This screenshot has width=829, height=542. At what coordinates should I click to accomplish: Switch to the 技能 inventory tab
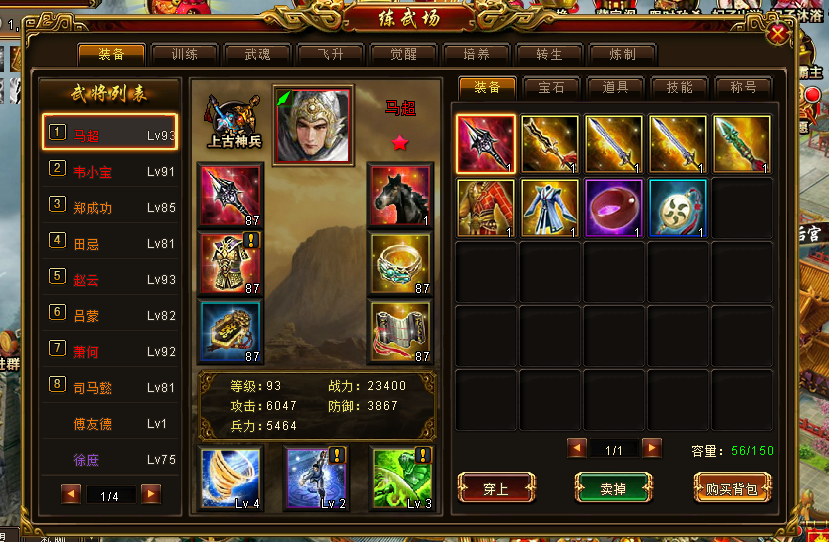coord(679,87)
